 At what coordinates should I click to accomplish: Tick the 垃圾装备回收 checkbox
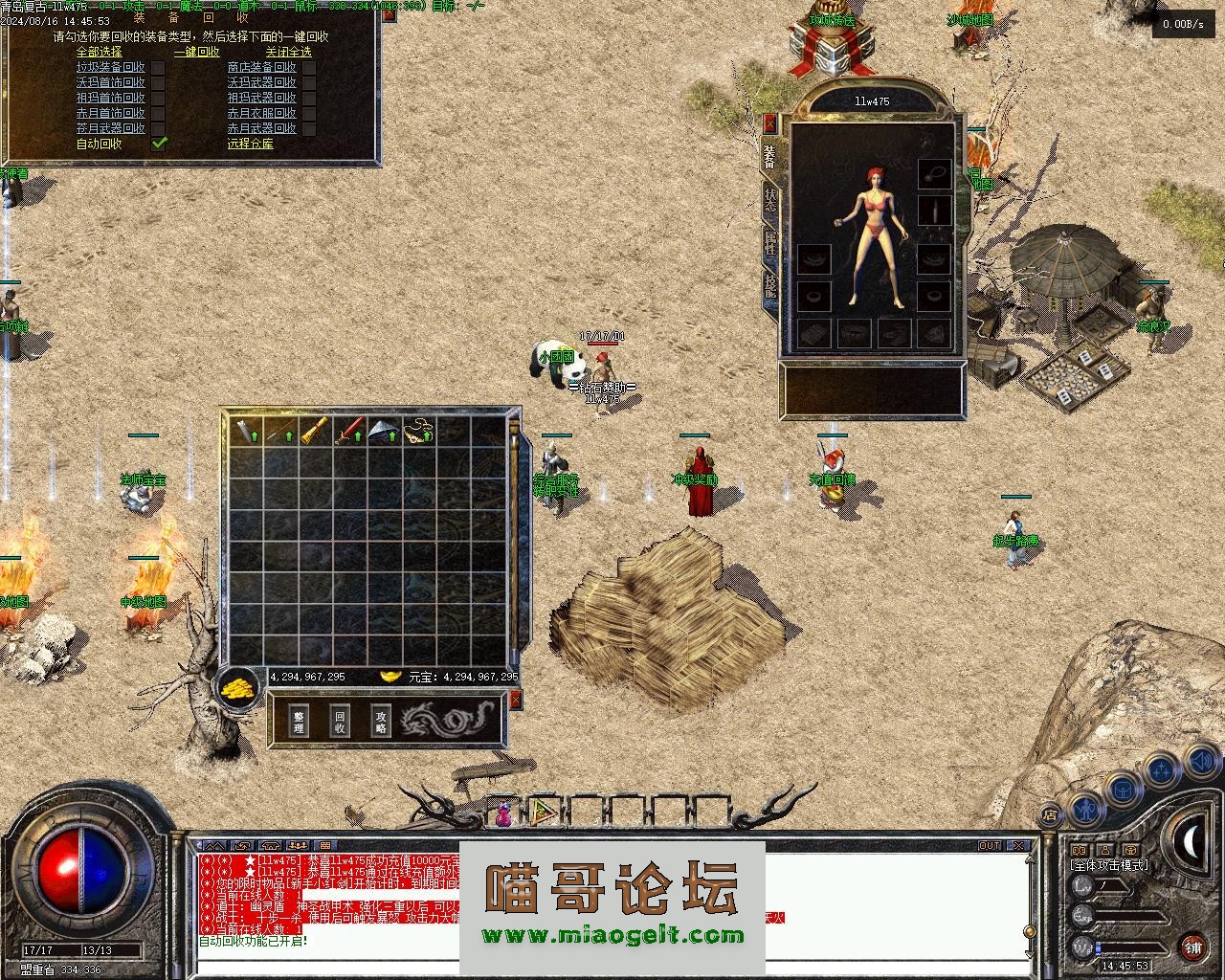point(159,67)
